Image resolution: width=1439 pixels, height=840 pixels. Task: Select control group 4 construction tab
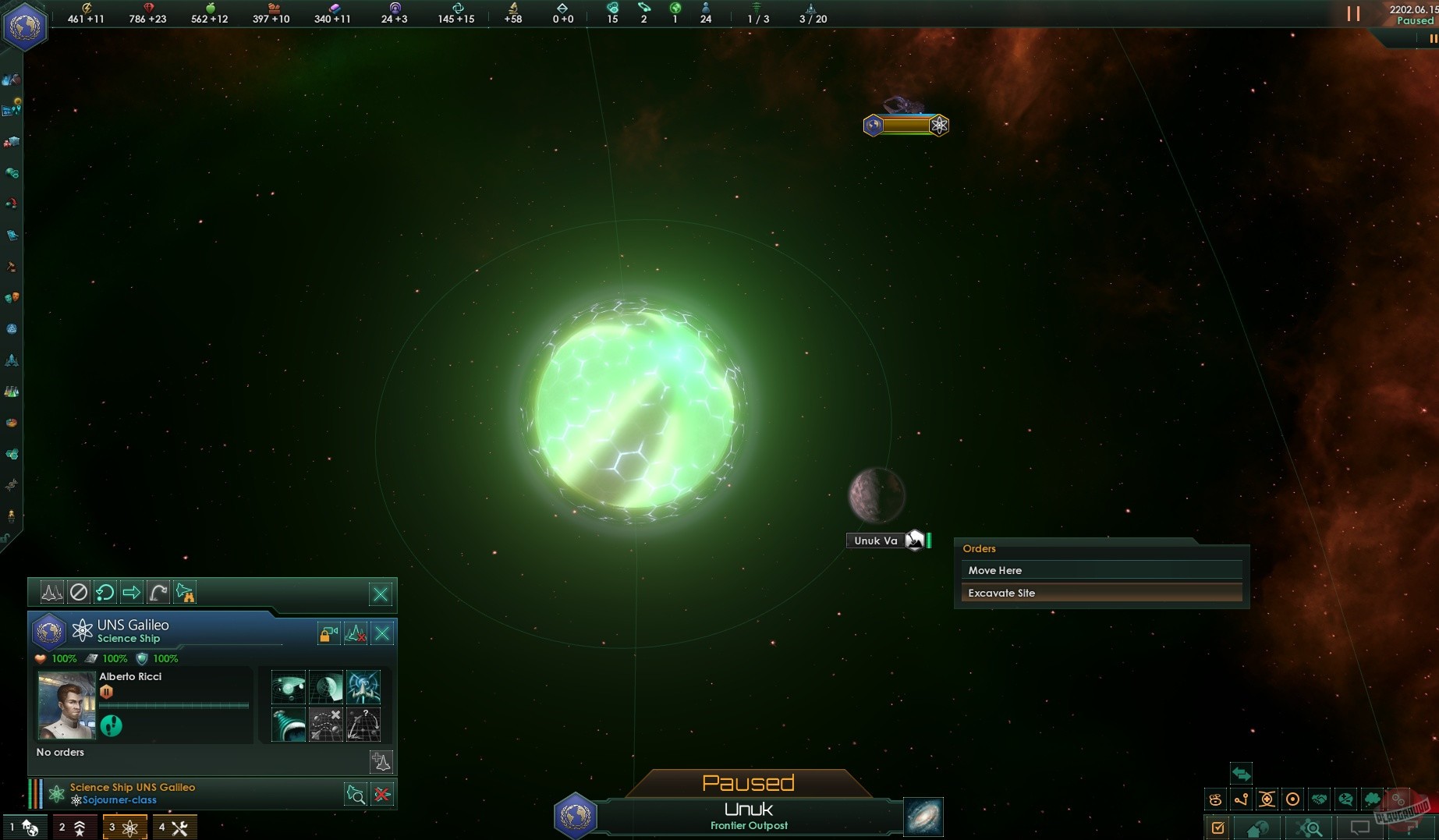point(174,828)
